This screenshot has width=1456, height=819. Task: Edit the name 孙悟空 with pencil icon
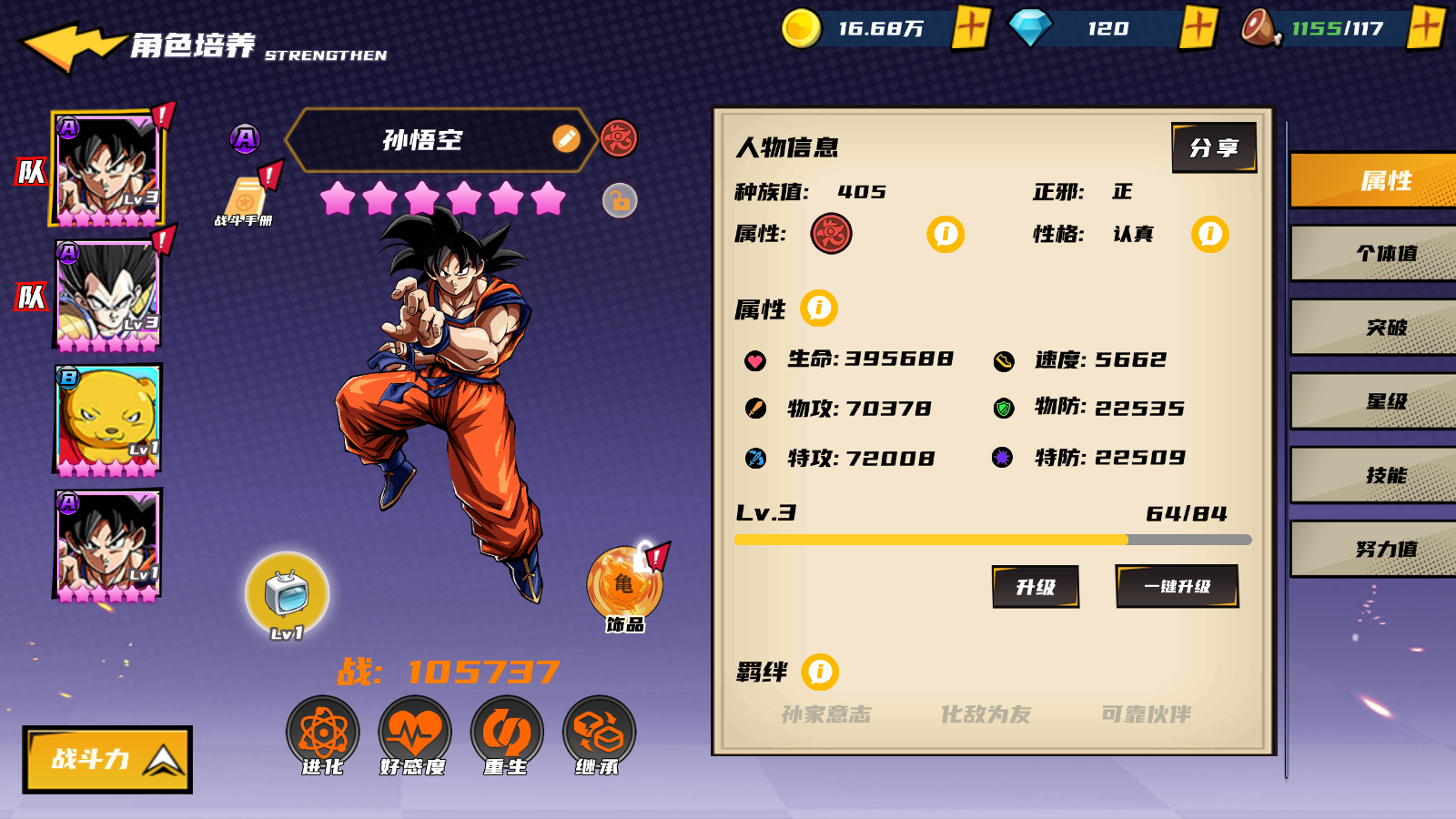pyautogui.click(x=566, y=139)
